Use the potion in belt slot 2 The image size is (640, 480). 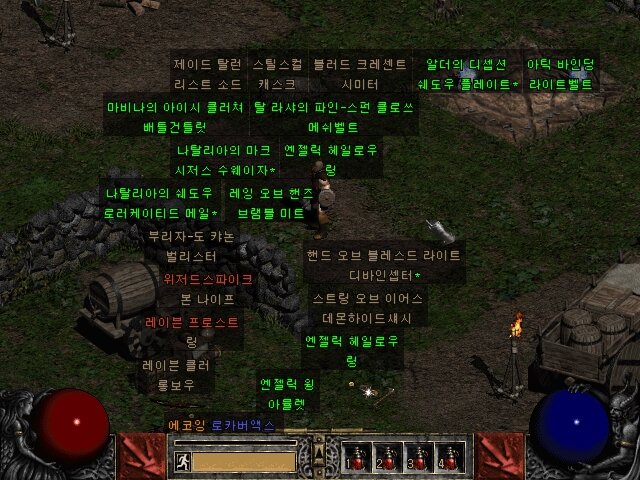389,457
